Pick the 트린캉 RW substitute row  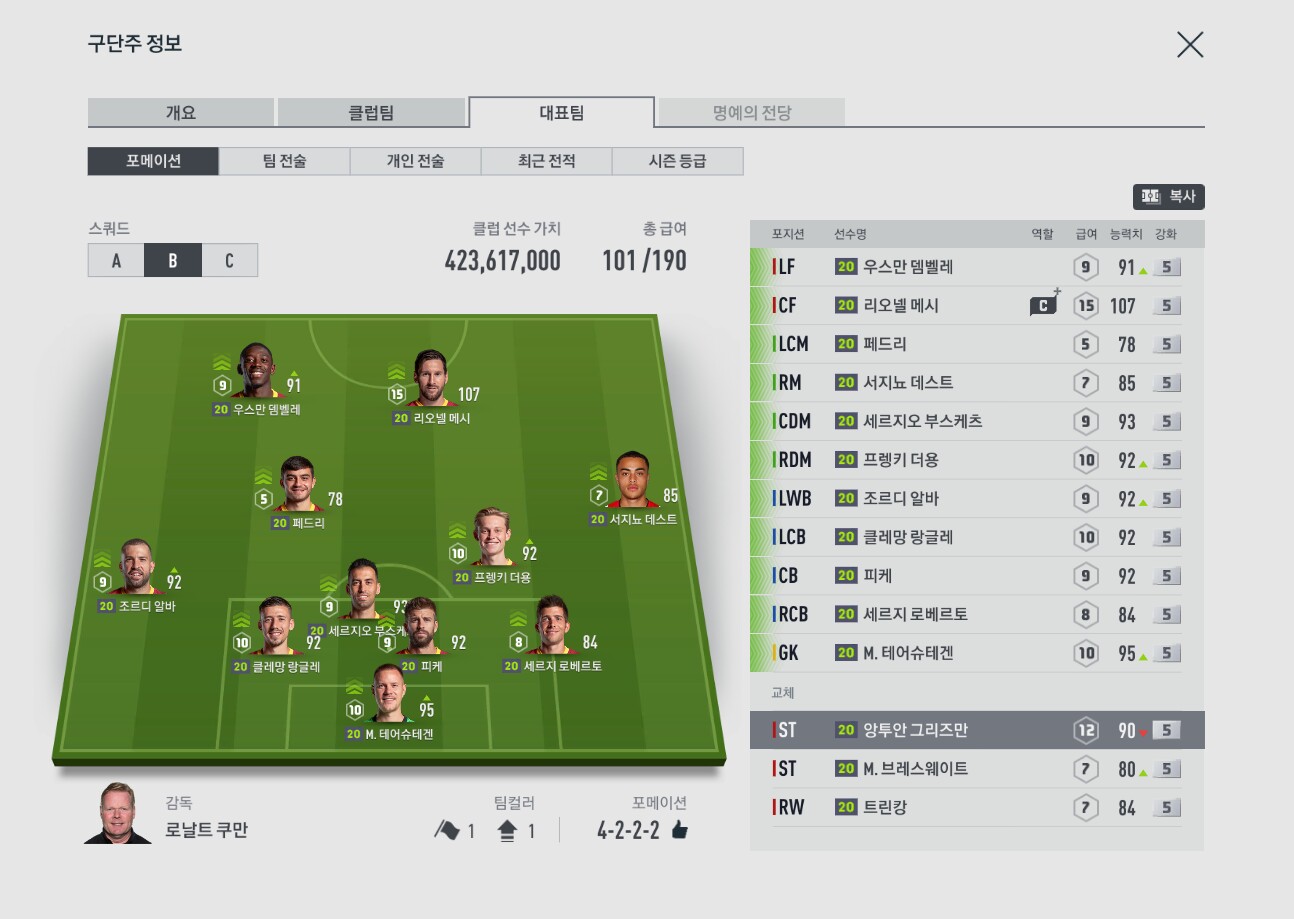[x=976, y=807]
